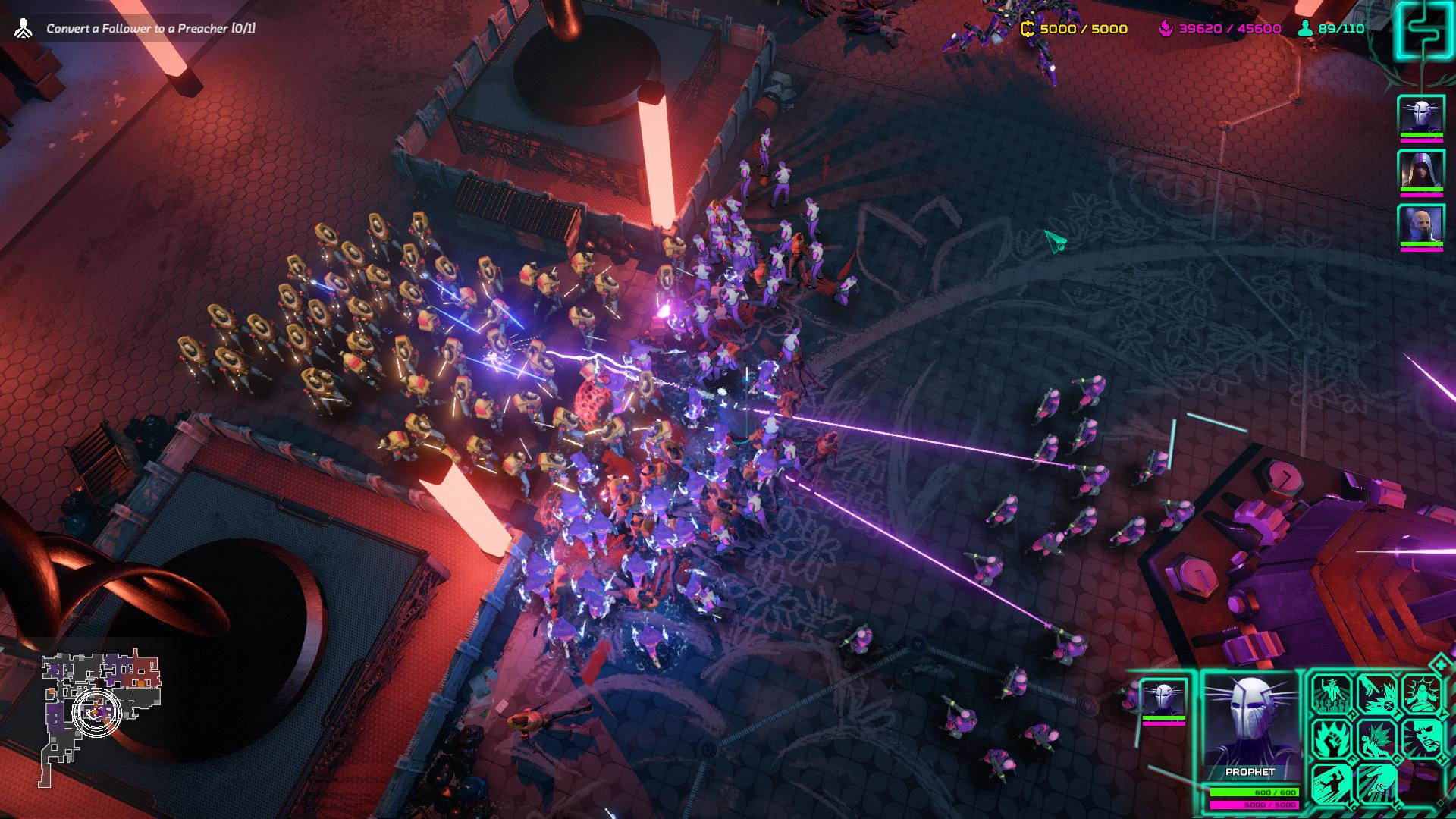Activate the meditating radiant figure ability
Viewport: 1456px width, 819px height.
1421,694
